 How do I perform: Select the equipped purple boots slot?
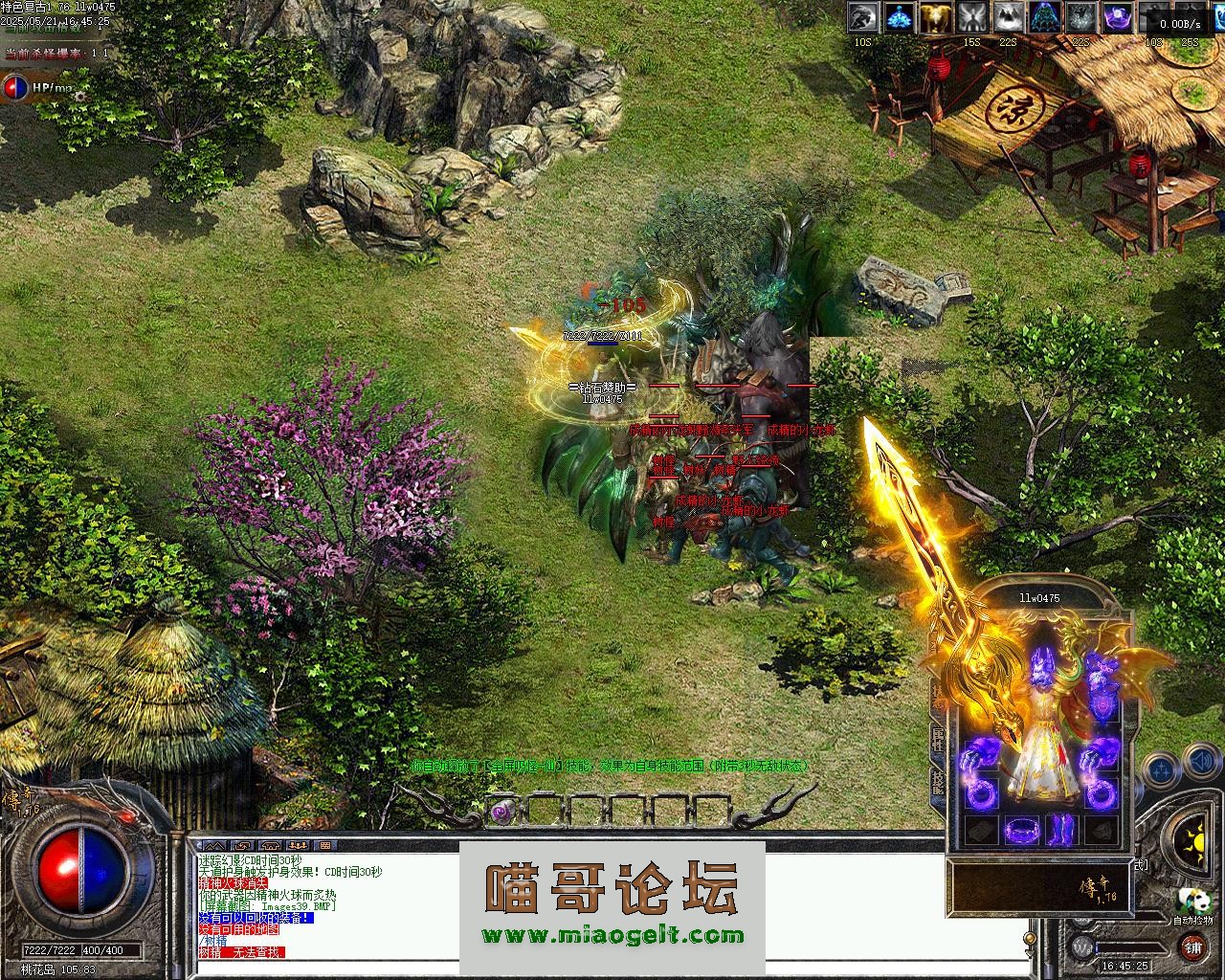1063,830
